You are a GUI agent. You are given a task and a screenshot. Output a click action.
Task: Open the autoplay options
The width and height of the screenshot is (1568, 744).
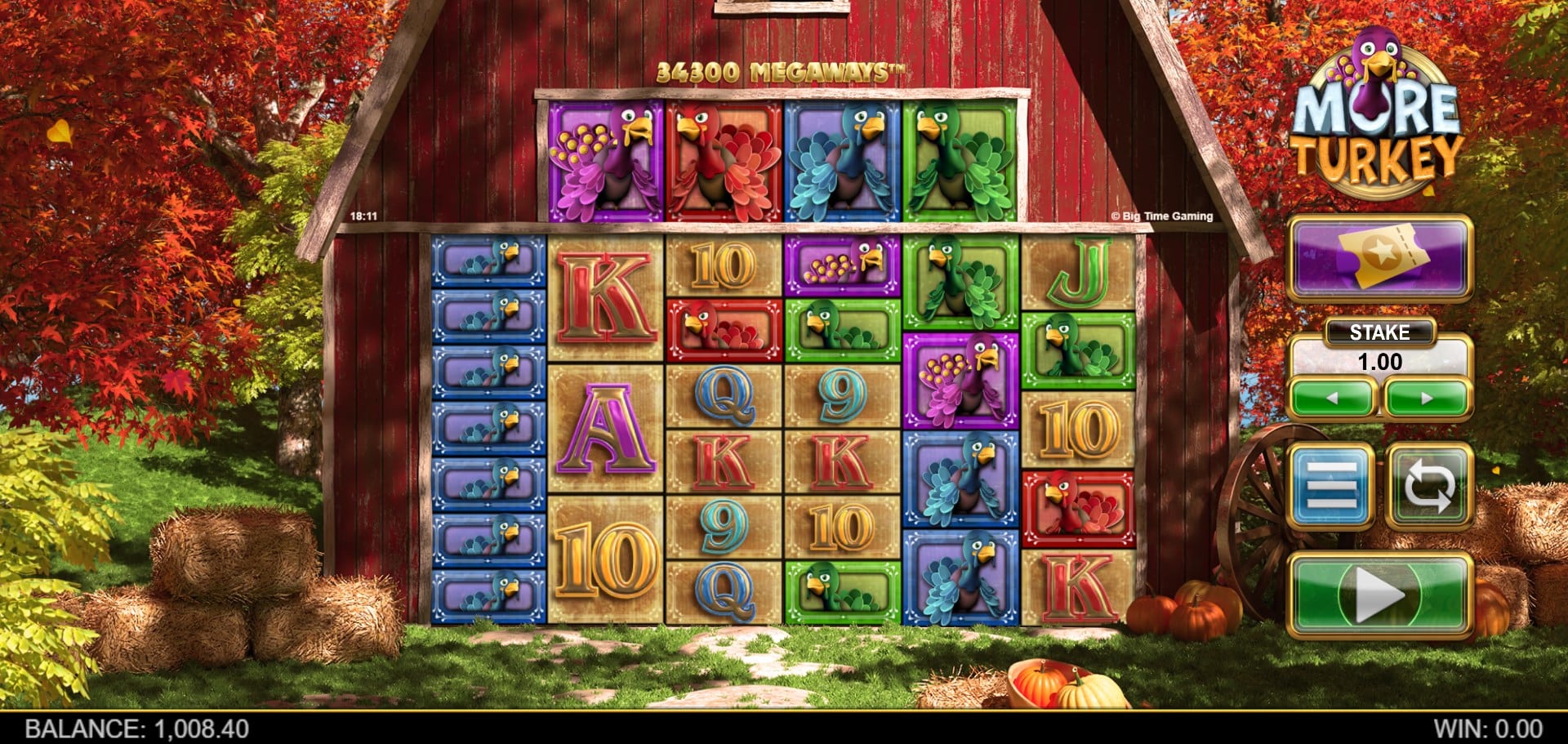pyautogui.click(x=1428, y=486)
